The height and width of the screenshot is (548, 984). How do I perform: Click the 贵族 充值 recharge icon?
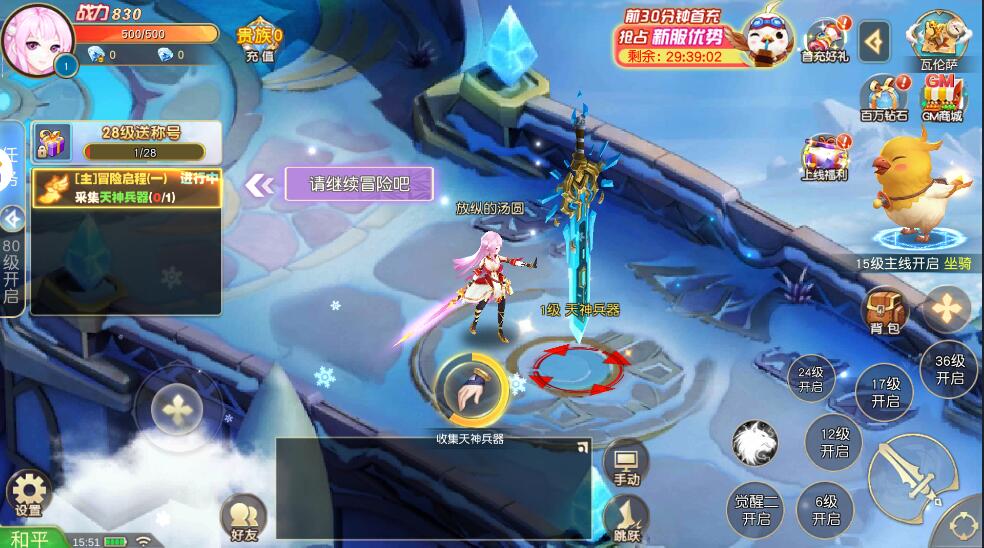259,40
